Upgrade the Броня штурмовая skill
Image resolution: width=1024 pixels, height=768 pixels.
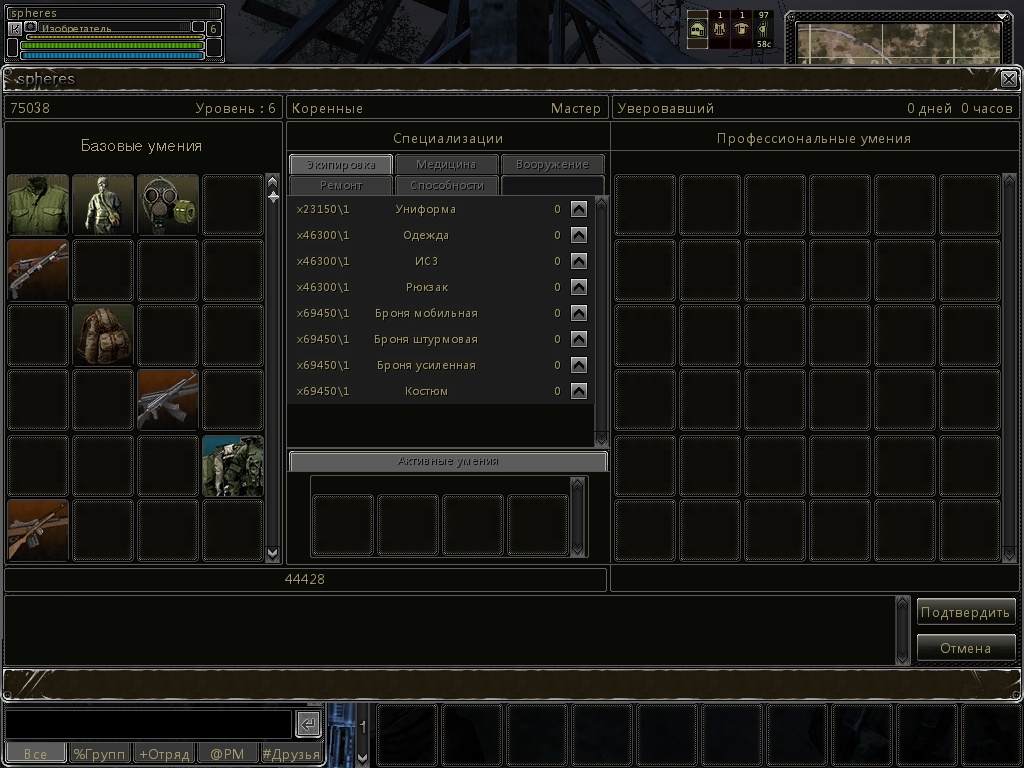pyautogui.click(x=579, y=339)
